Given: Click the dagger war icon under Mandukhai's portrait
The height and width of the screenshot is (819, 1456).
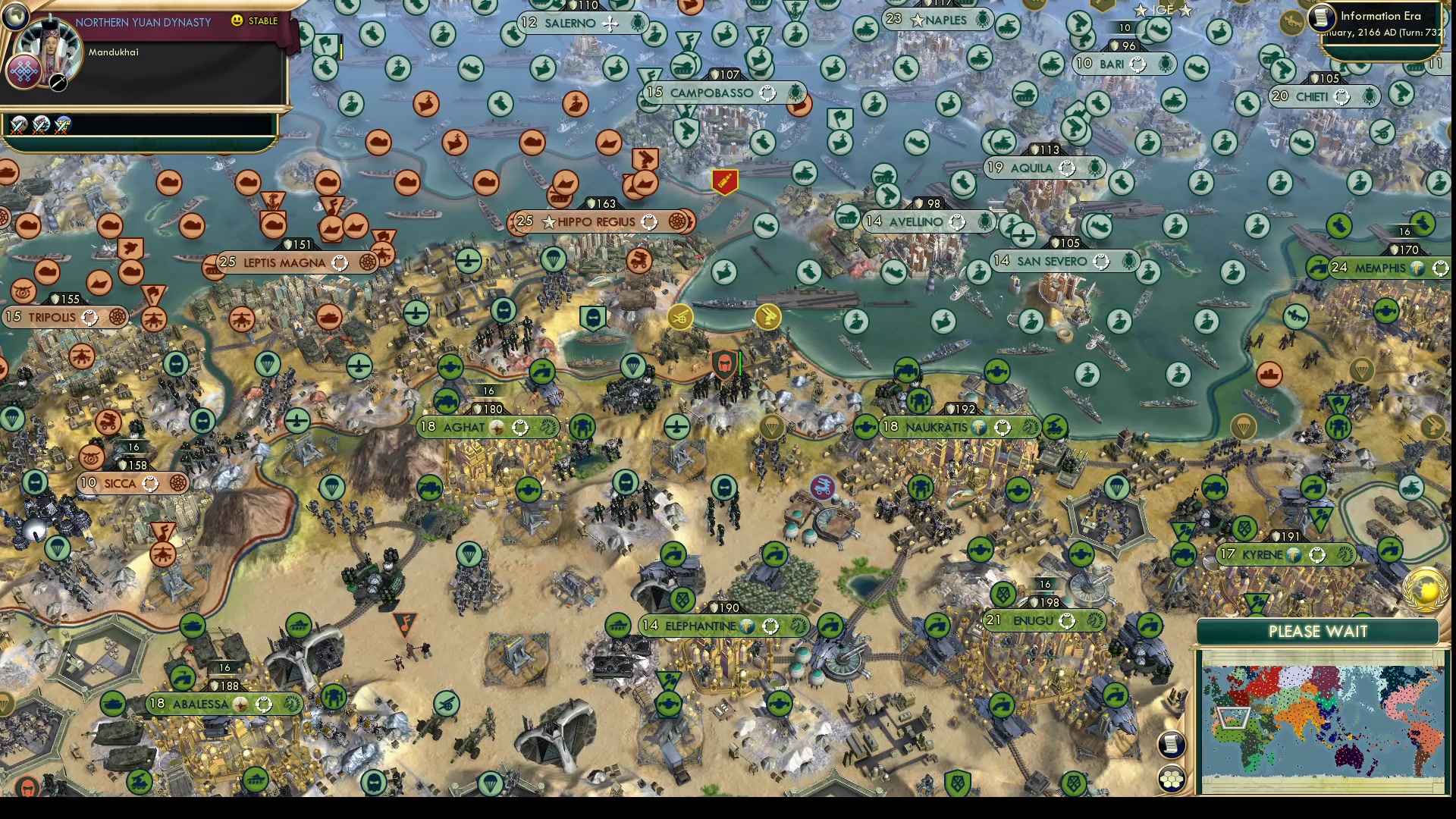Looking at the screenshot, I should [x=58, y=83].
